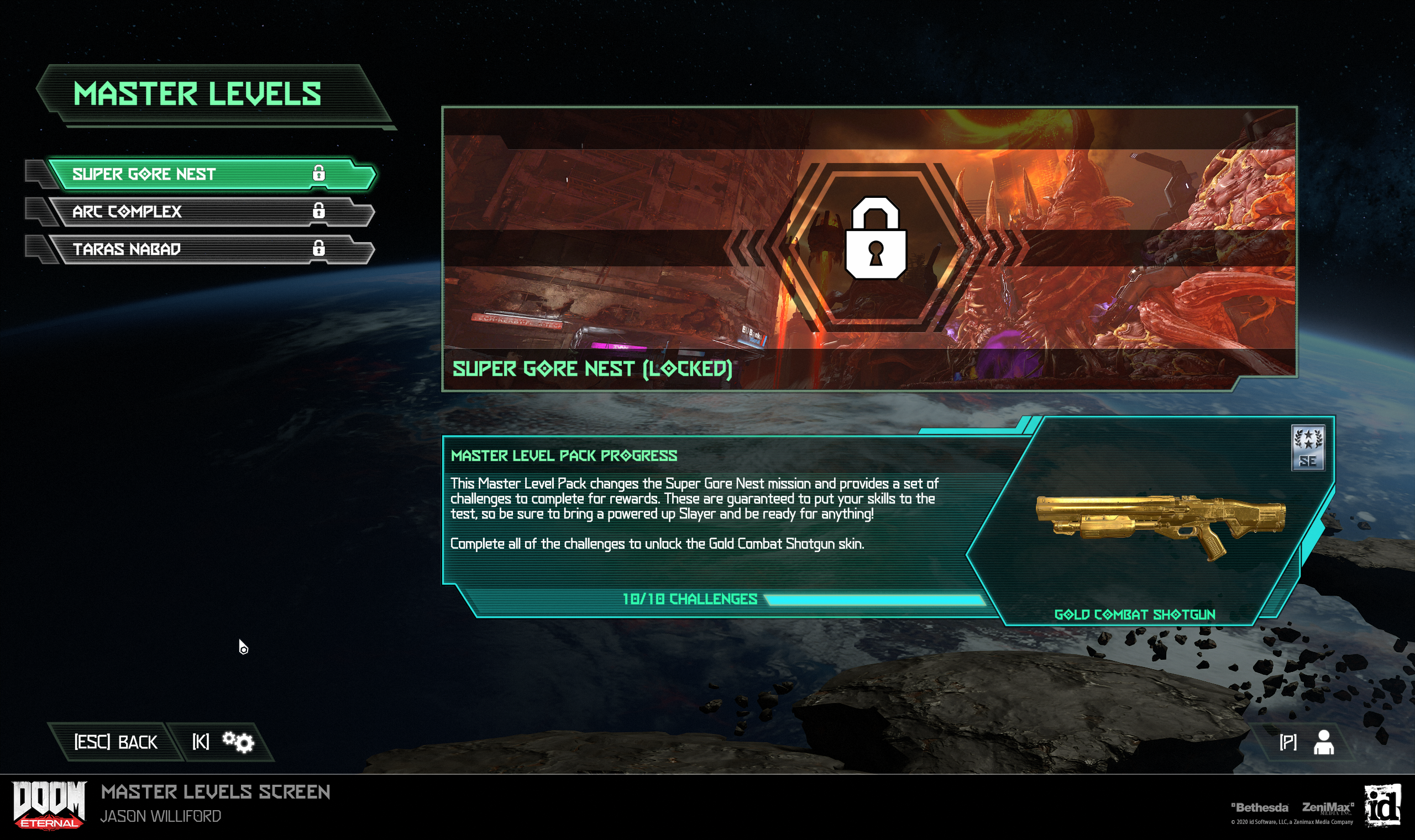This screenshot has width=1415, height=840.
Task: Select the Super Gore Nest master level
Action: (x=209, y=174)
